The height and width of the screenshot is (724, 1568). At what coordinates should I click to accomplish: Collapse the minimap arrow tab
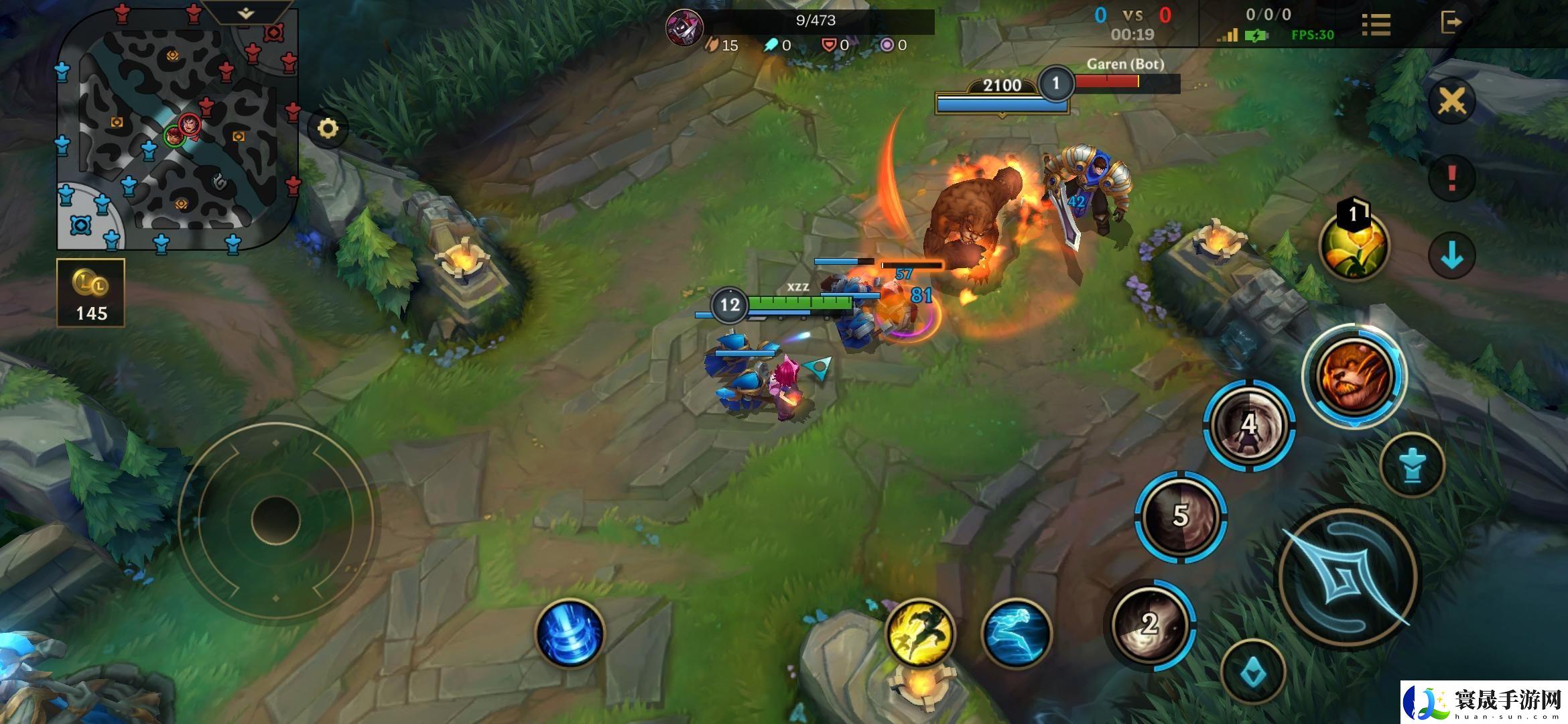(247, 12)
